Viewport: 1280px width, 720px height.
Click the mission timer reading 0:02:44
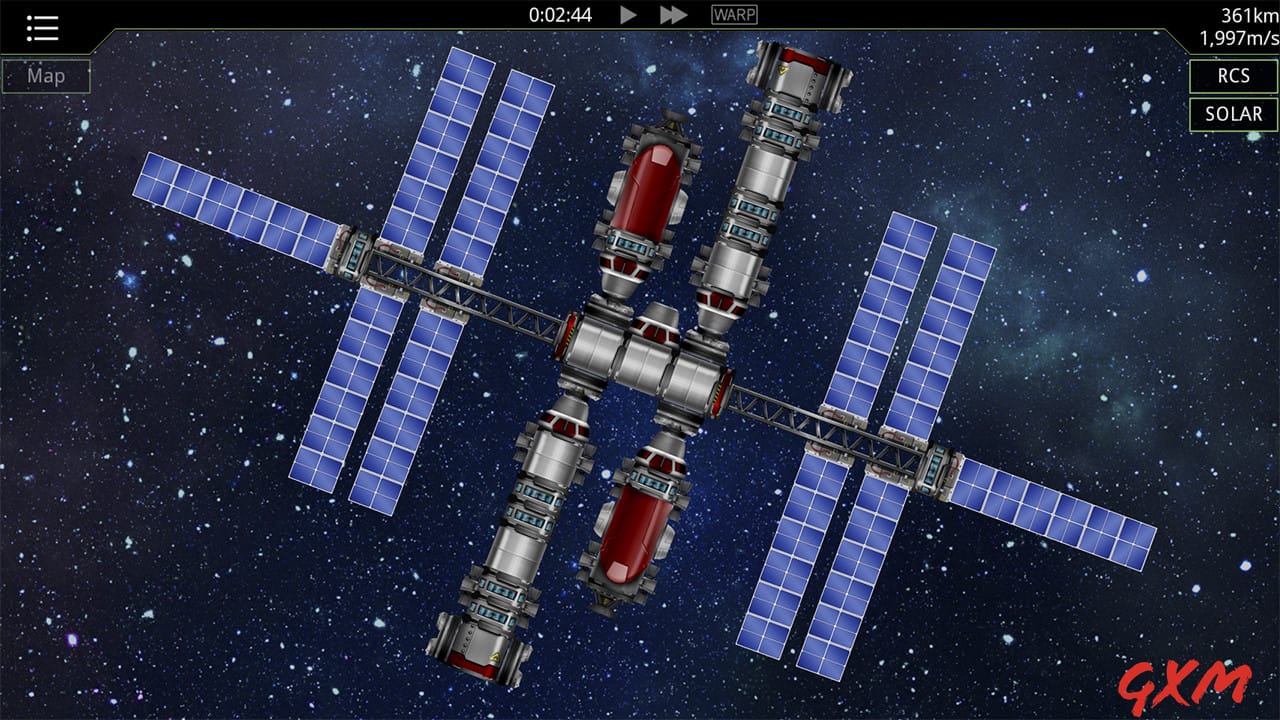[x=561, y=15]
